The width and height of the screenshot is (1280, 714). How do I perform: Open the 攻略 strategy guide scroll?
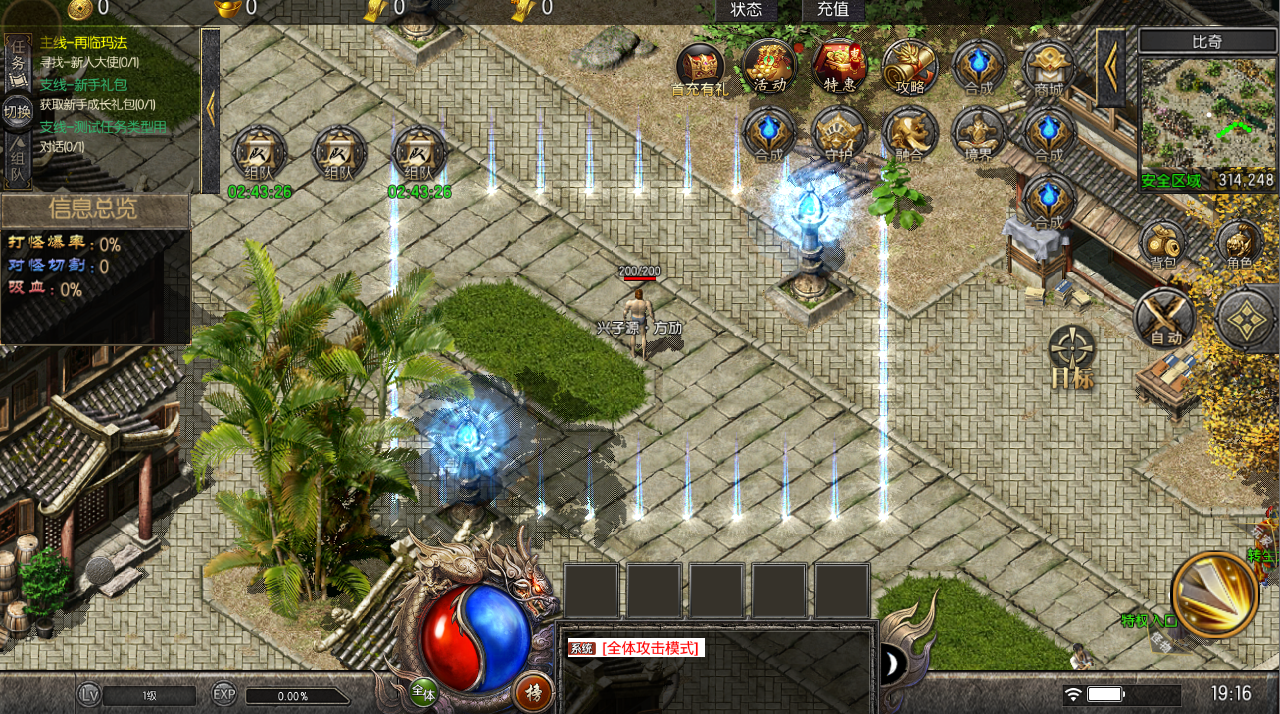point(909,66)
